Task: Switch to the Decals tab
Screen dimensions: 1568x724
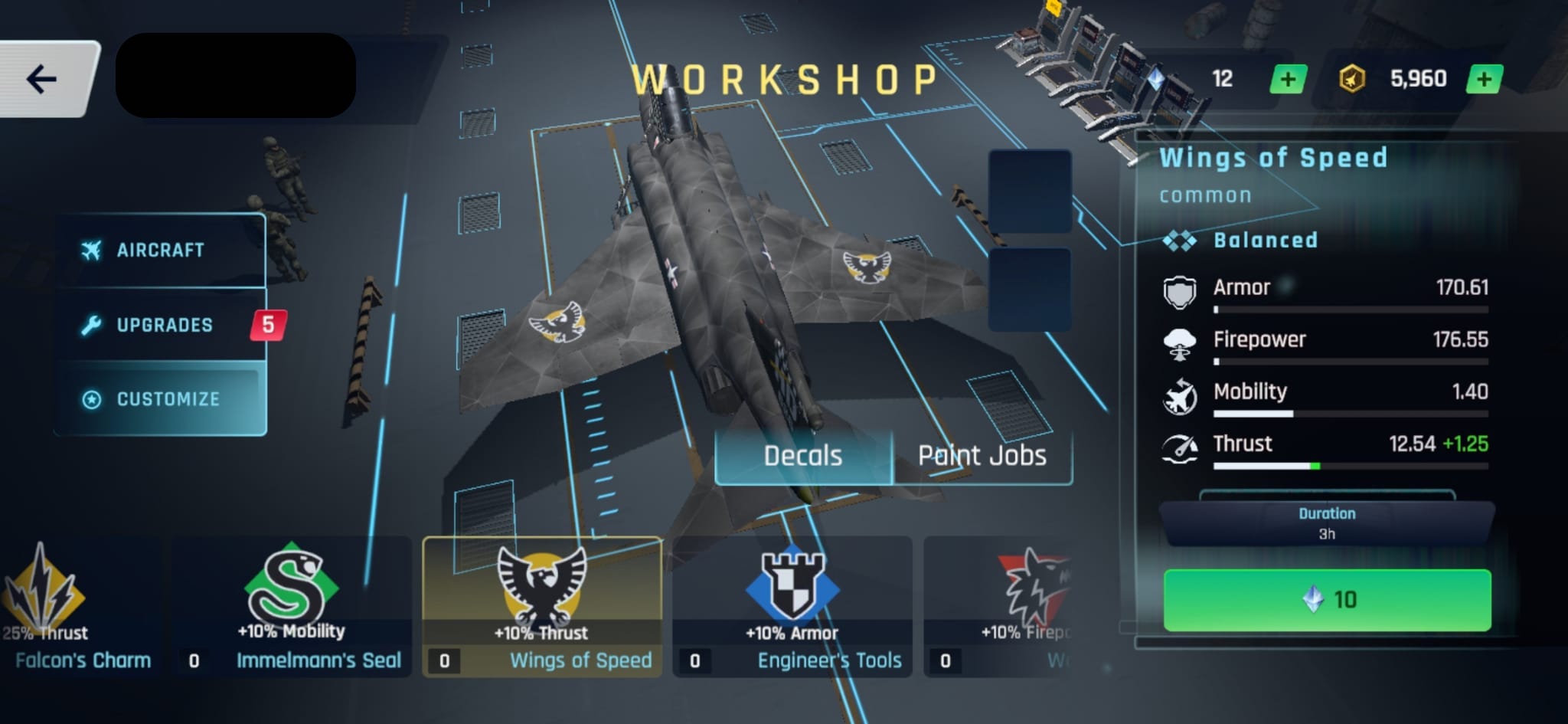Action: (x=803, y=456)
